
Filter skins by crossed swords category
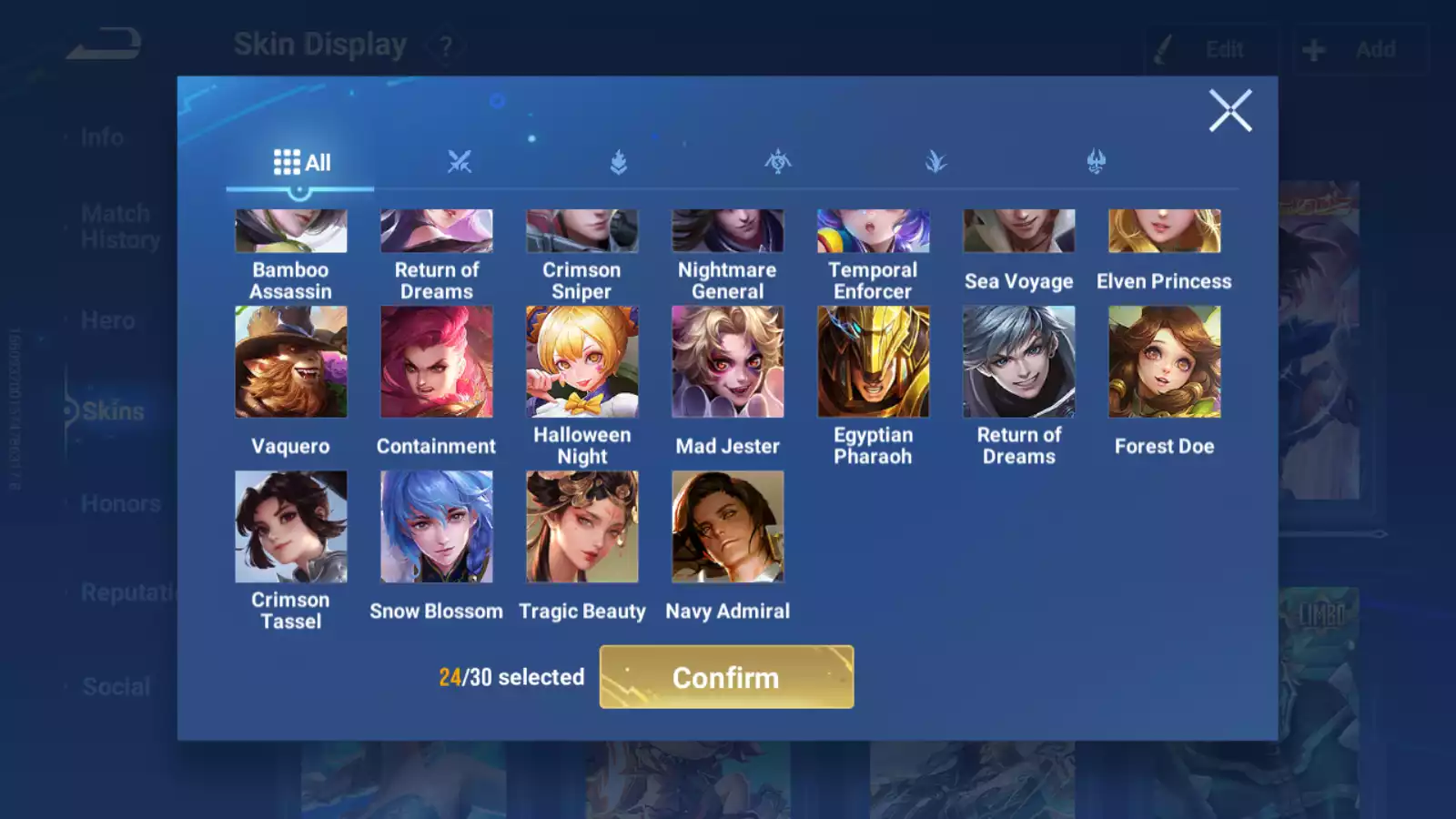point(460,162)
